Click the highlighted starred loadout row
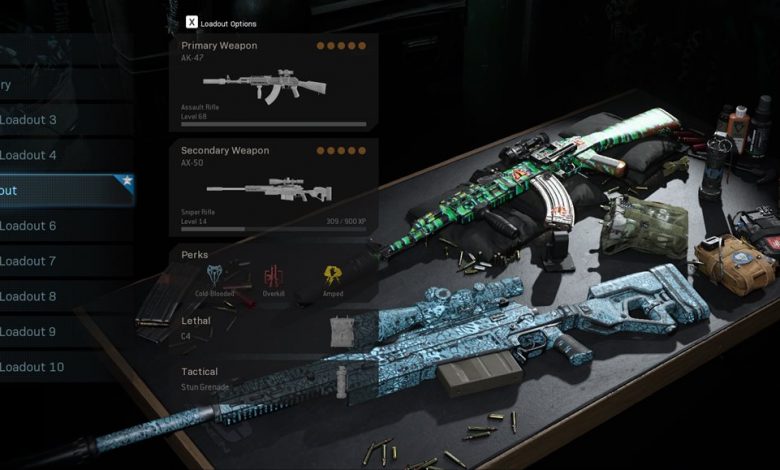 [60, 190]
